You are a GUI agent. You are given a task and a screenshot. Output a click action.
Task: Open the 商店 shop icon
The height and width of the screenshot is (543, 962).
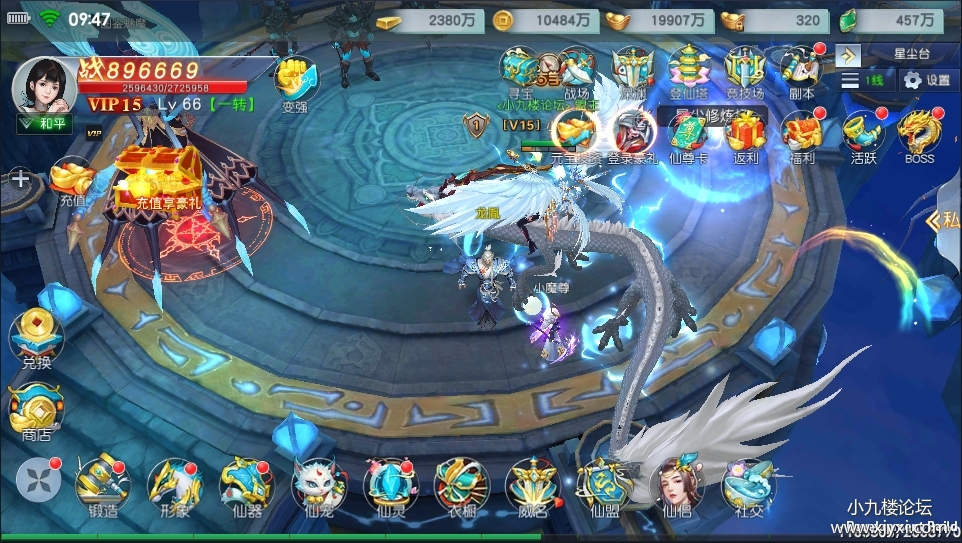click(x=36, y=410)
